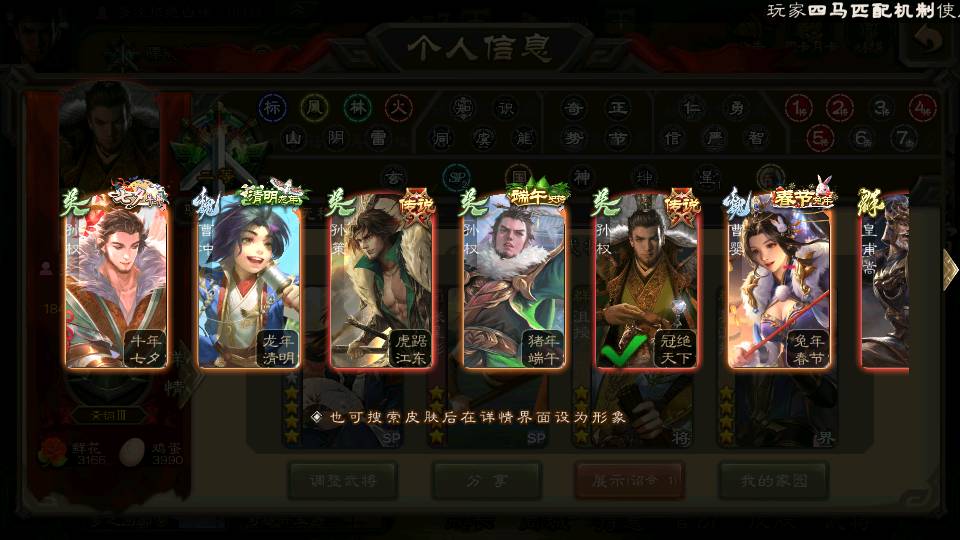
Task: Select the 牛年七夕 Sun Quan skin card
Action: click(117, 280)
